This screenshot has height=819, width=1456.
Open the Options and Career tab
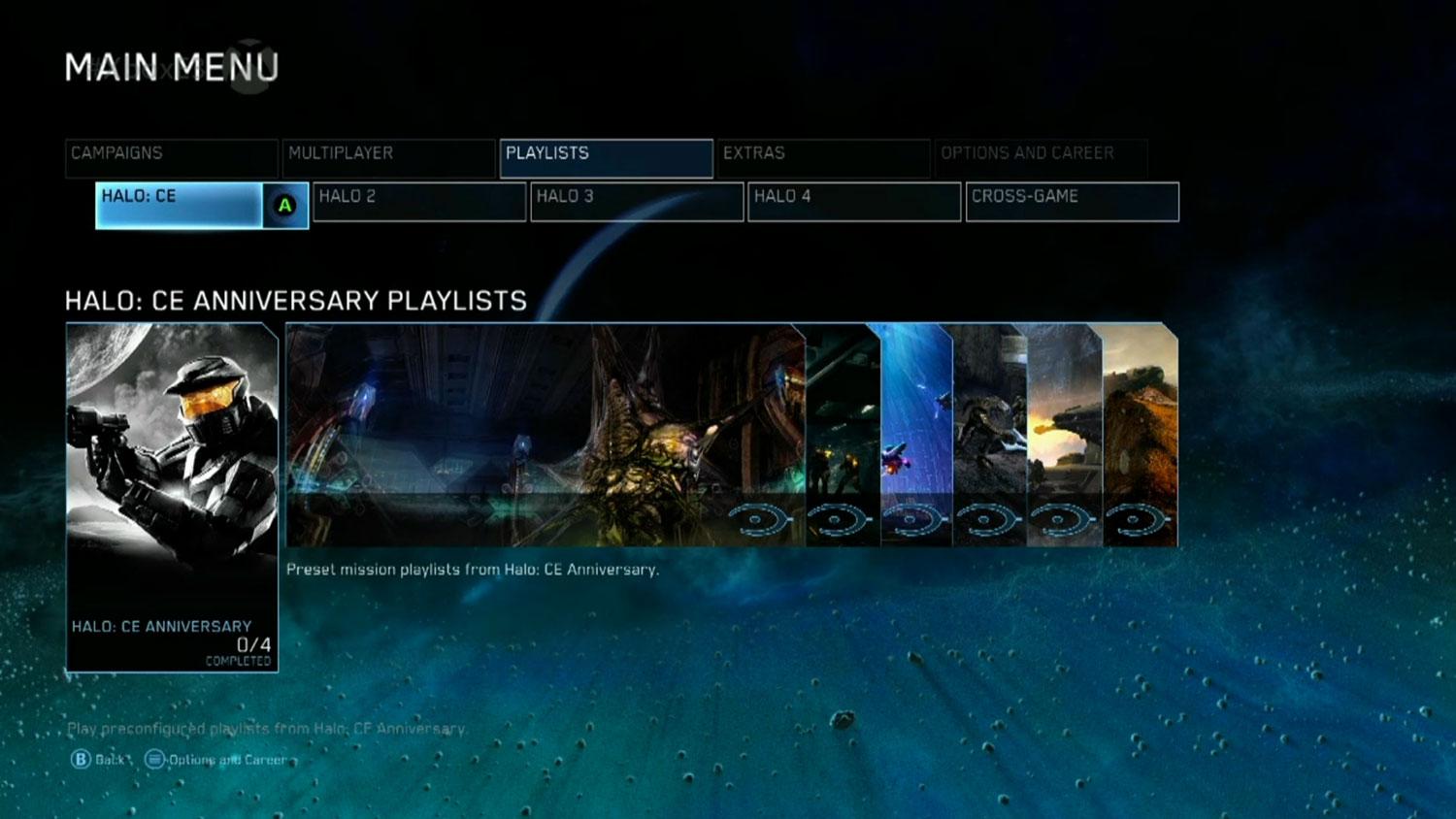click(x=1041, y=158)
